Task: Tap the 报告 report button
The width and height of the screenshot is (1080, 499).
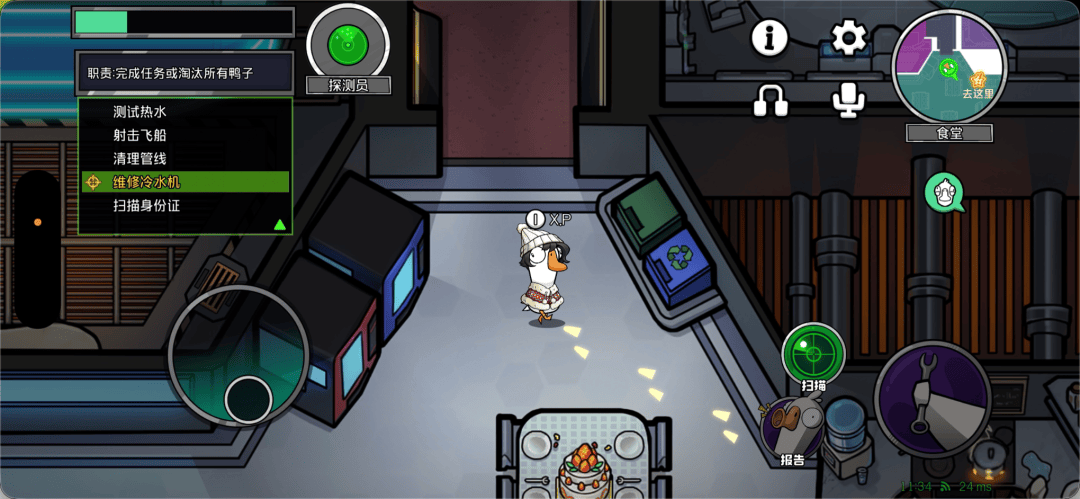Action: pyautogui.click(x=792, y=427)
